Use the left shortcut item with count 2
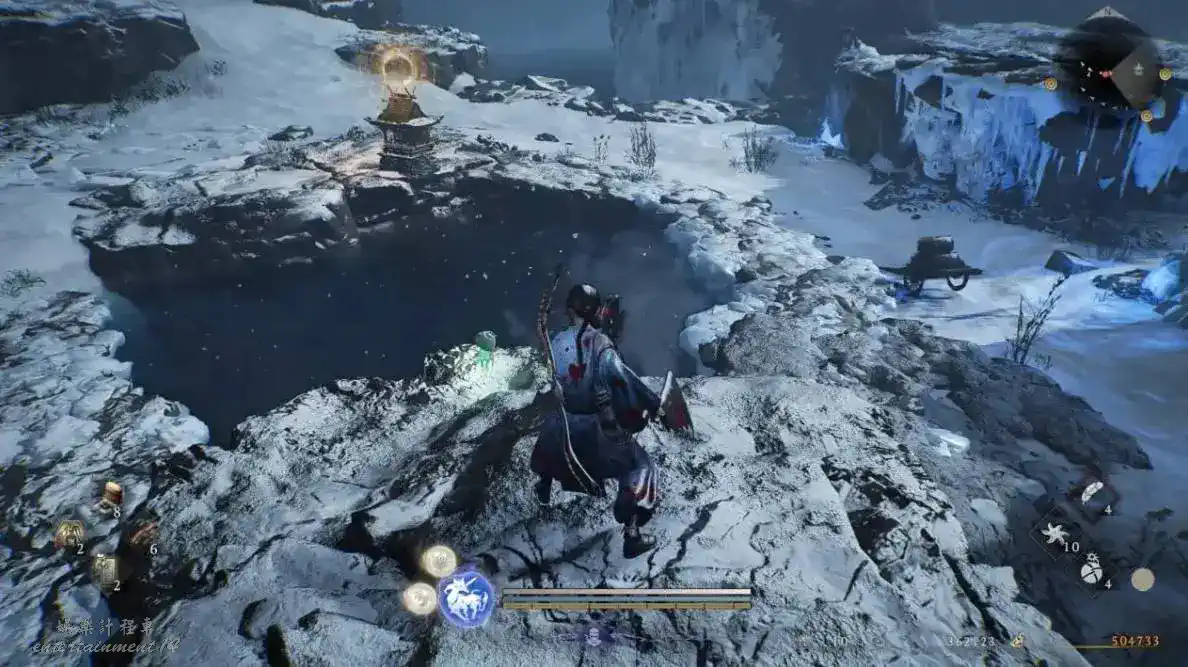 pos(69,535)
